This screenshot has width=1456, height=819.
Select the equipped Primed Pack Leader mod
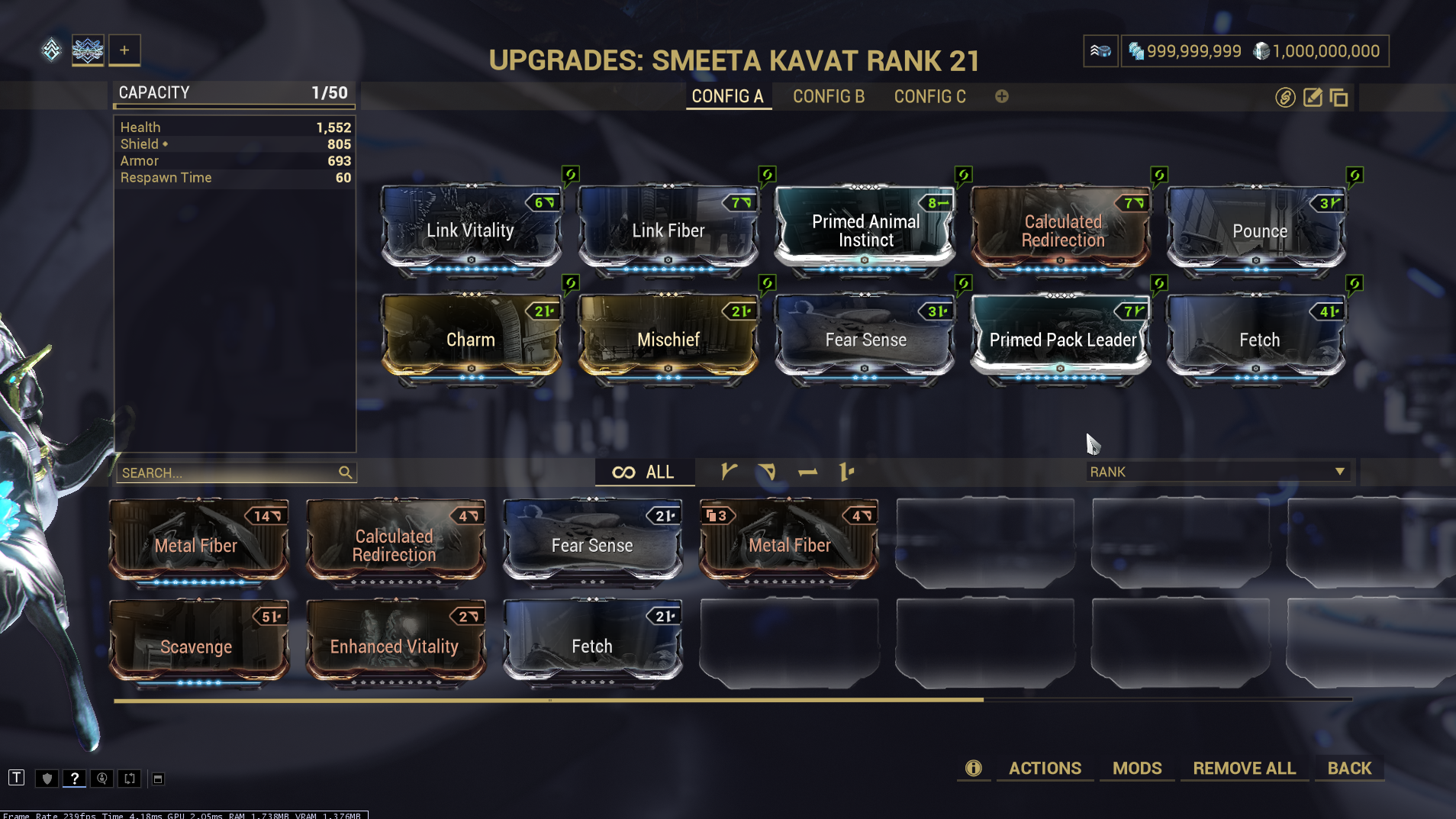[x=1061, y=339]
